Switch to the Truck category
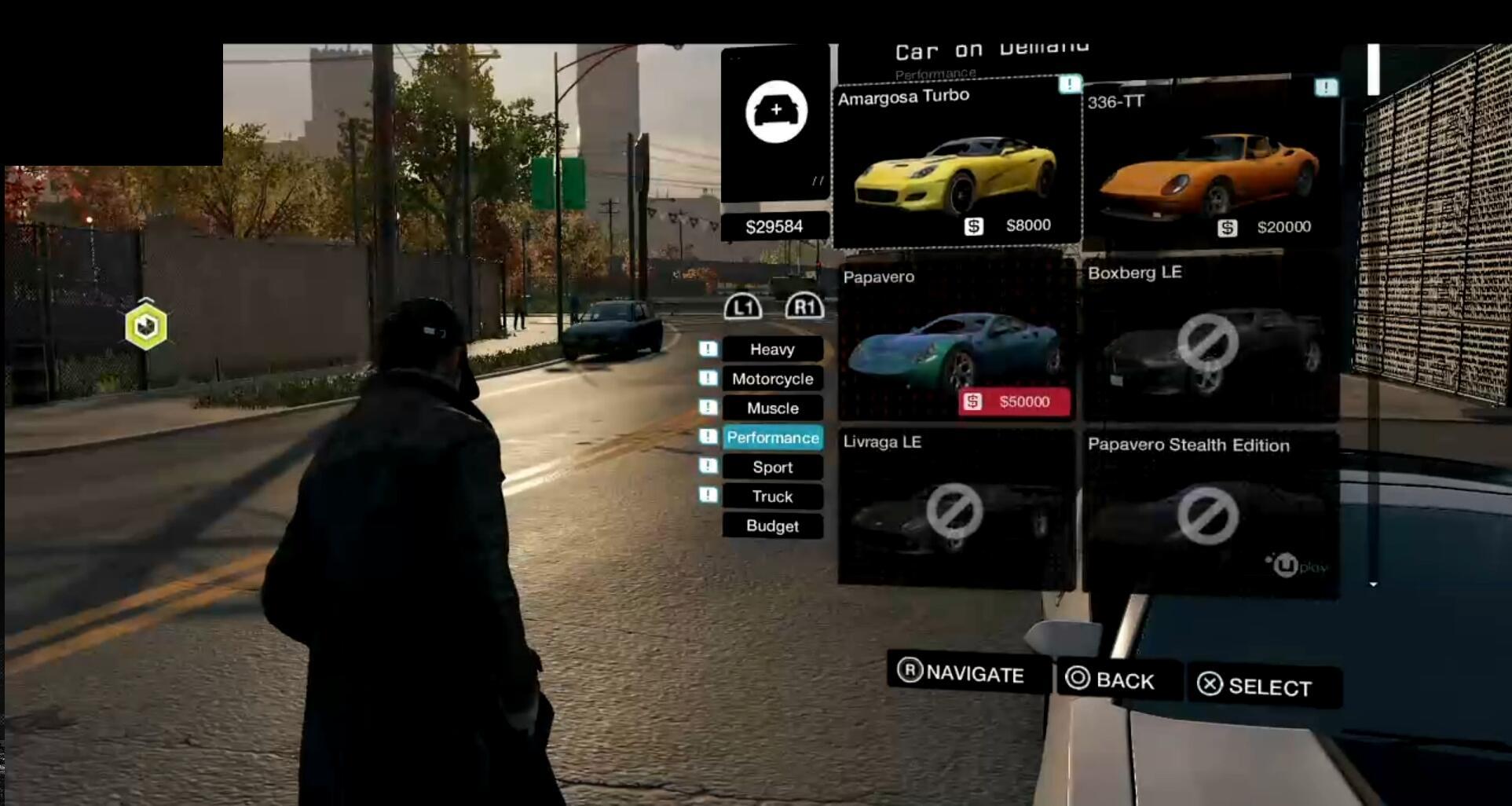The image size is (1512, 806). pyautogui.click(x=772, y=496)
